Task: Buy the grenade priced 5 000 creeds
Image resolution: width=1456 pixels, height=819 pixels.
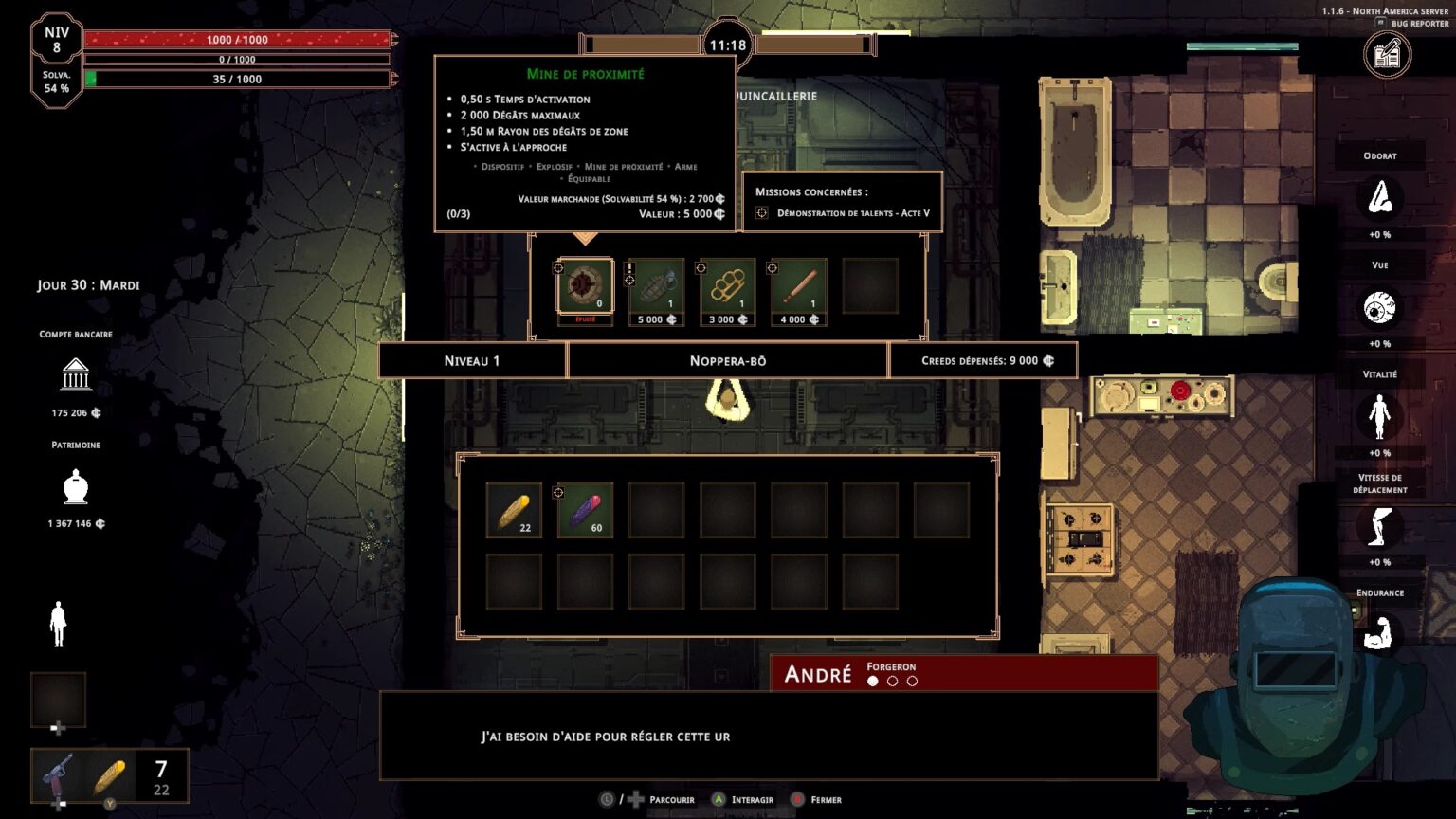Action: click(655, 284)
